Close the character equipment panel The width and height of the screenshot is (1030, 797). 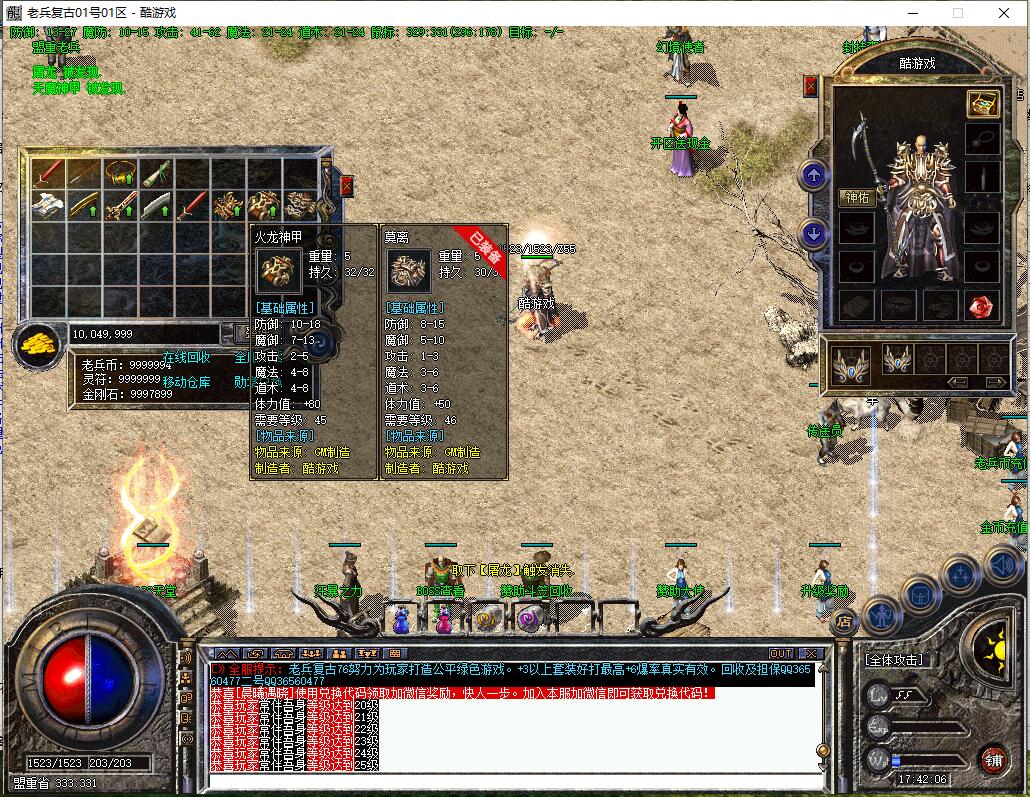[x=810, y=87]
